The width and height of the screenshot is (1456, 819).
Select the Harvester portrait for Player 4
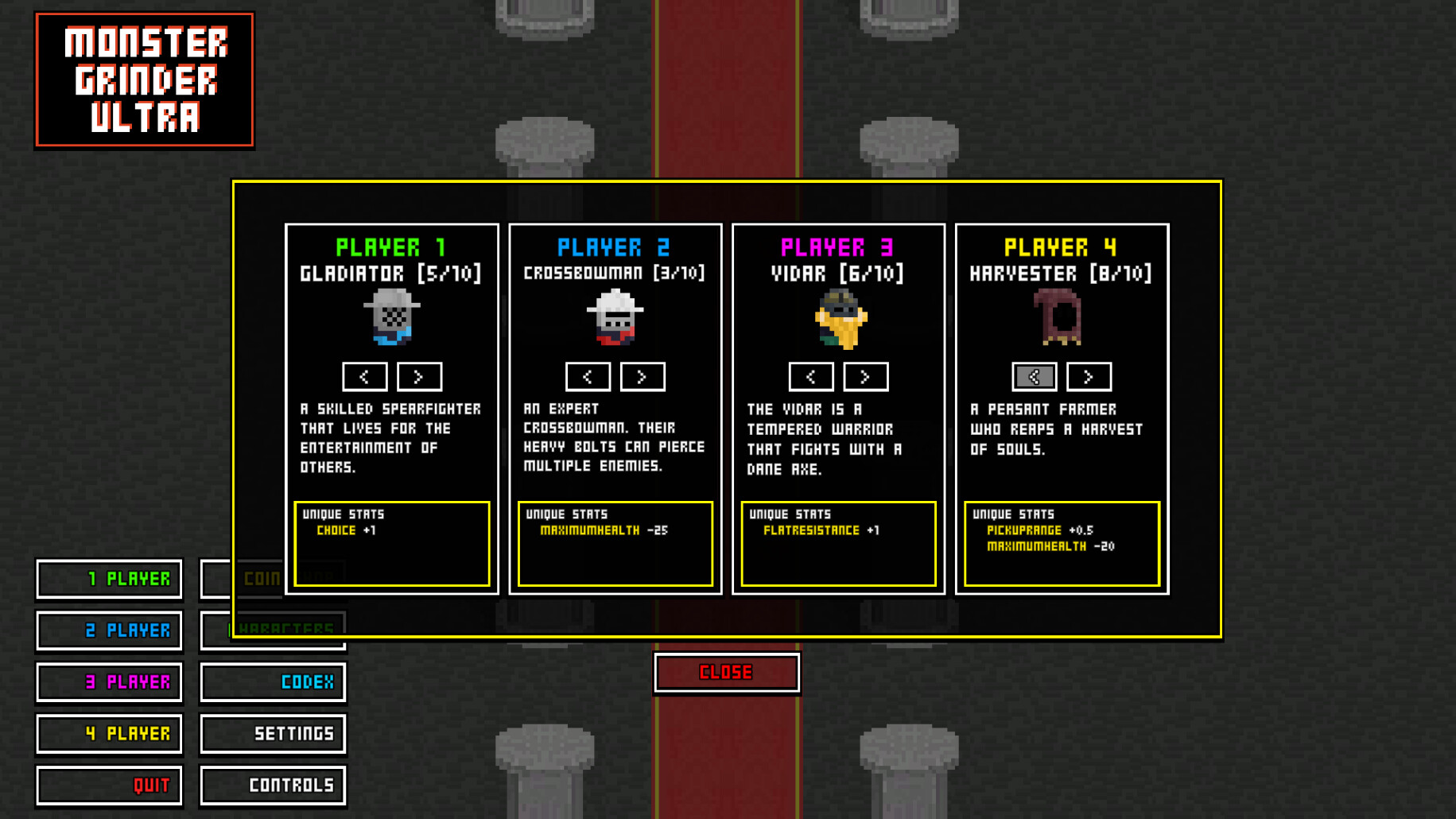[x=1061, y=318]
